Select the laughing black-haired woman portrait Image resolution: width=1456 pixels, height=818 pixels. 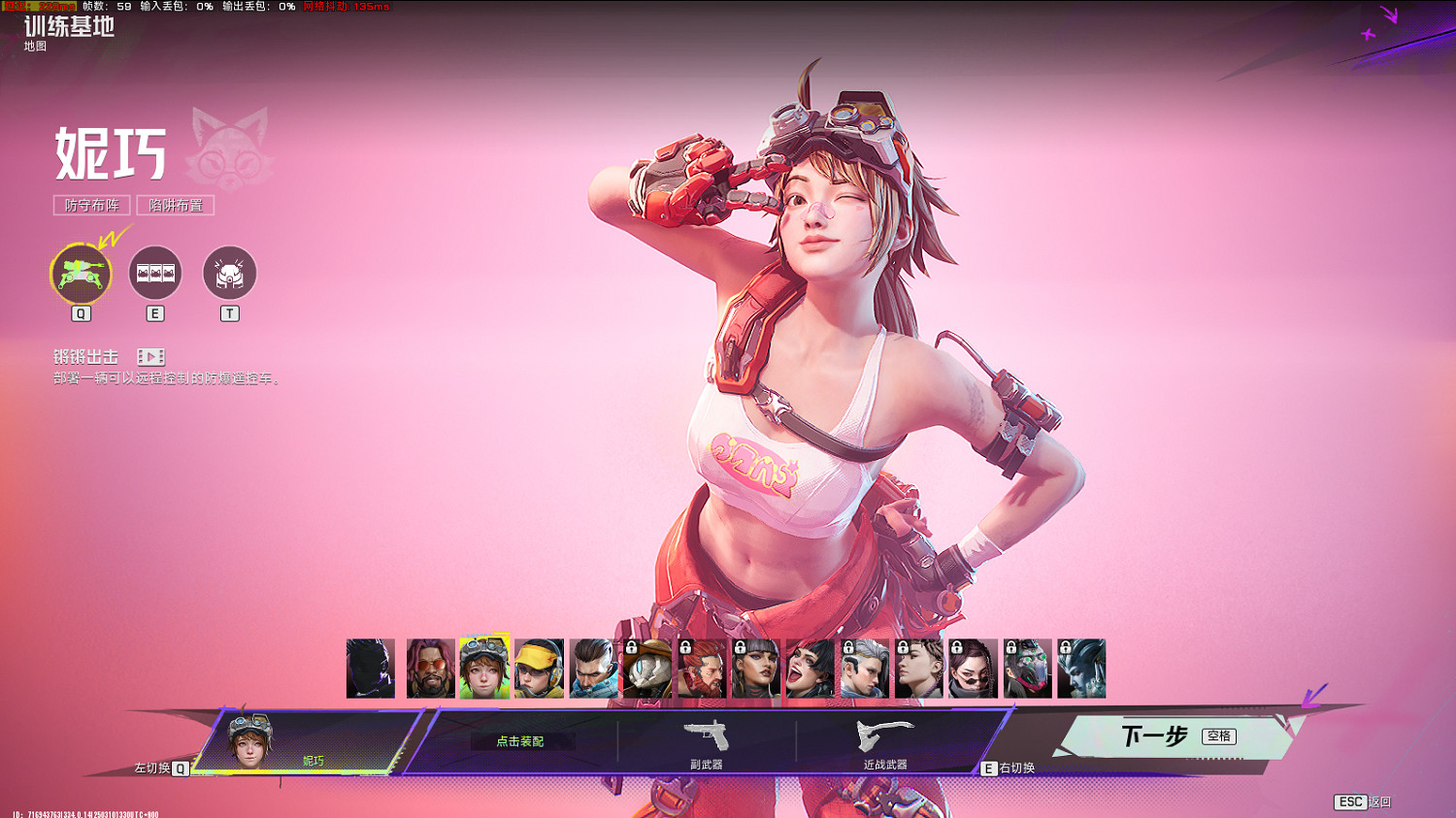pos(811,669)
